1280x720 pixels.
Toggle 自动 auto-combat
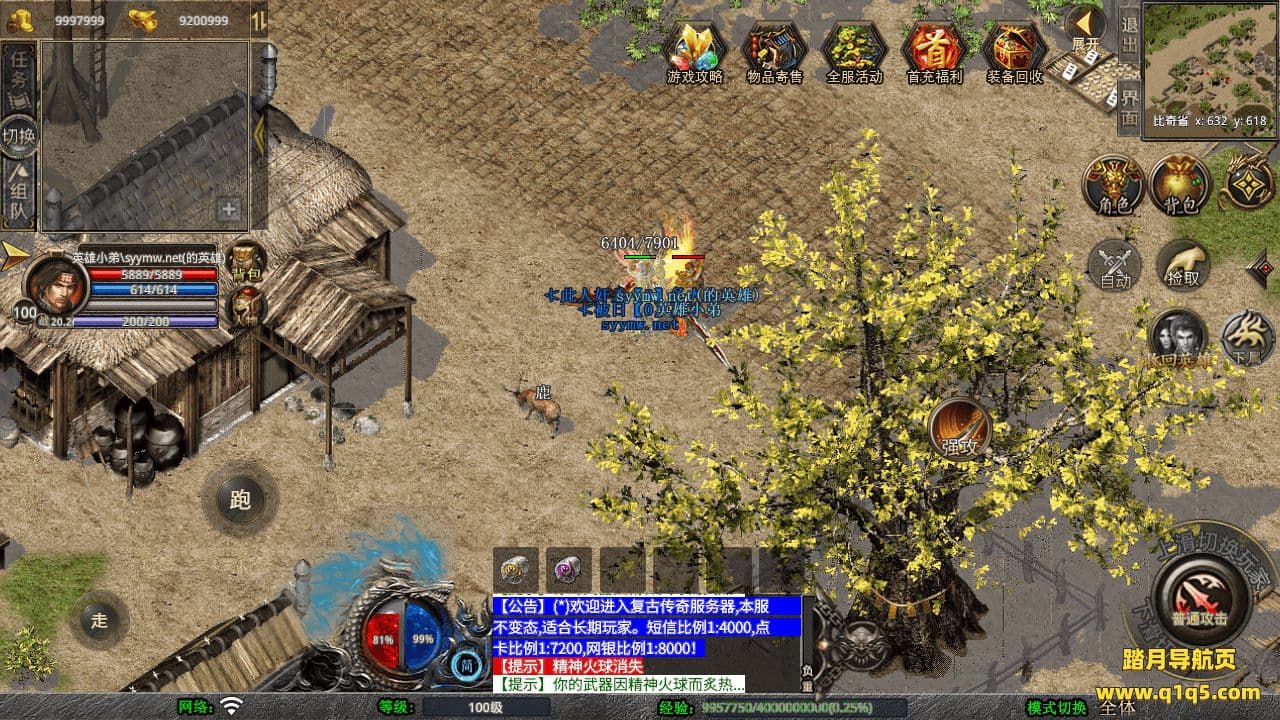[x=1114, y=266]
